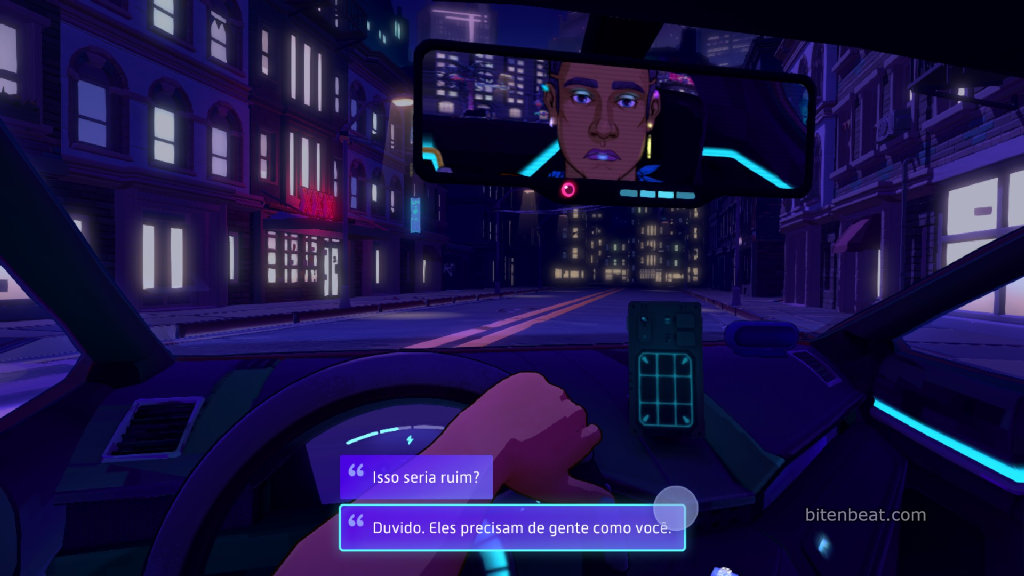1024x576 pixels.
Task: Choose the reply "Isso seria ruim?"
Action: (x=416, y=478)
